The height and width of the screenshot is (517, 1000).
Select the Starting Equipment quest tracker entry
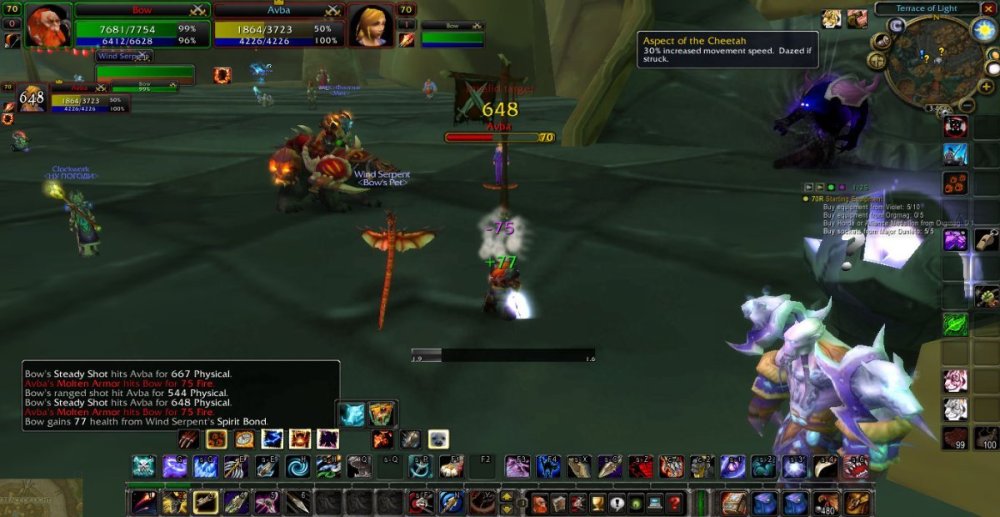point(851,198)
